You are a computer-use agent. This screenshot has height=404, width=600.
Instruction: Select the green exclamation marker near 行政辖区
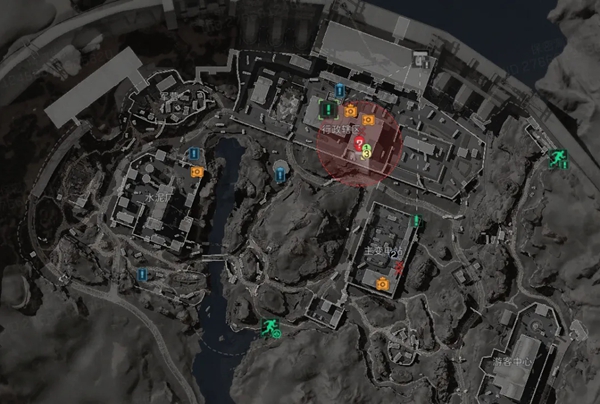[x=324, y=109]
